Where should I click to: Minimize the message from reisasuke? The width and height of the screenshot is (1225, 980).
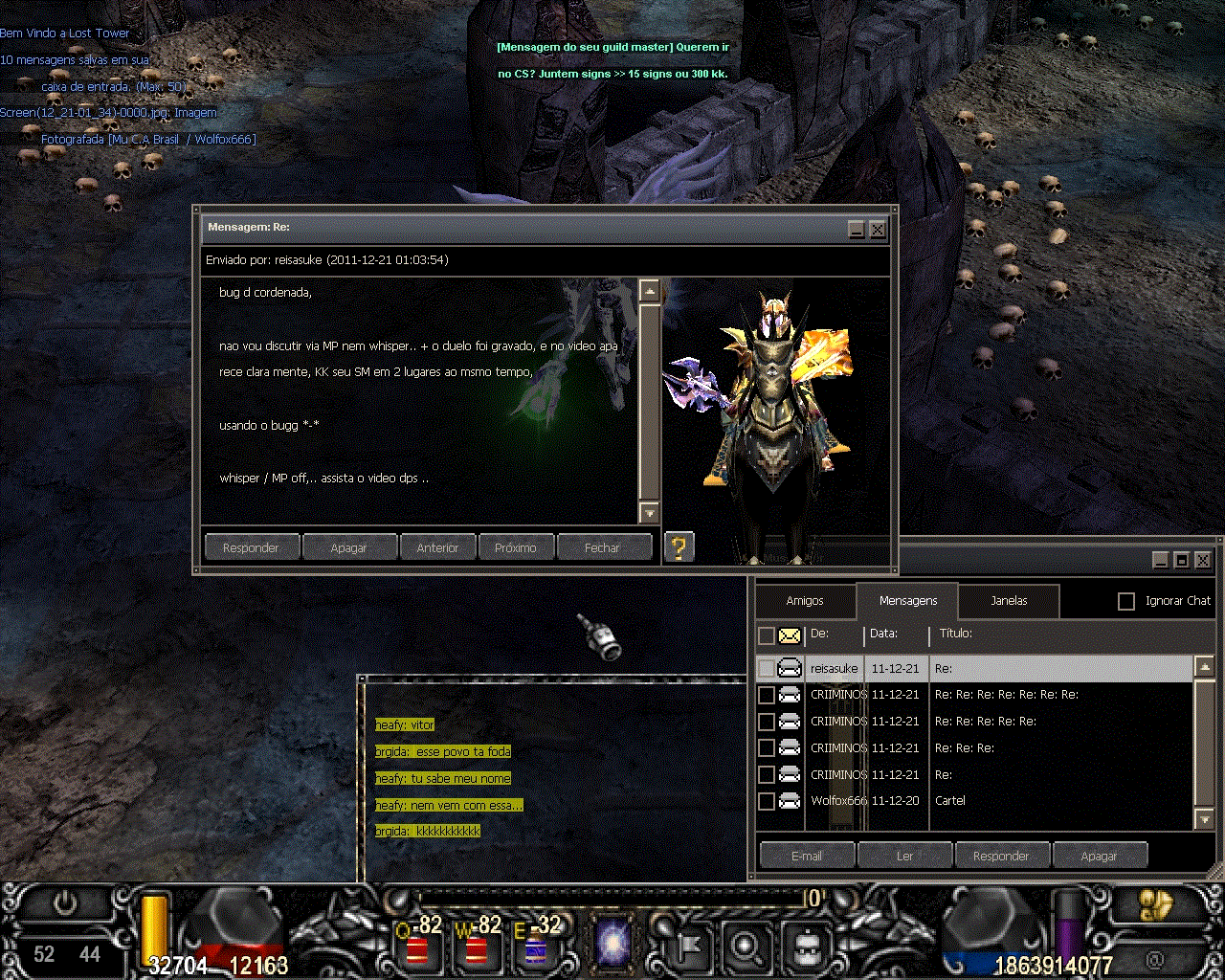click(x=857, y=229)
